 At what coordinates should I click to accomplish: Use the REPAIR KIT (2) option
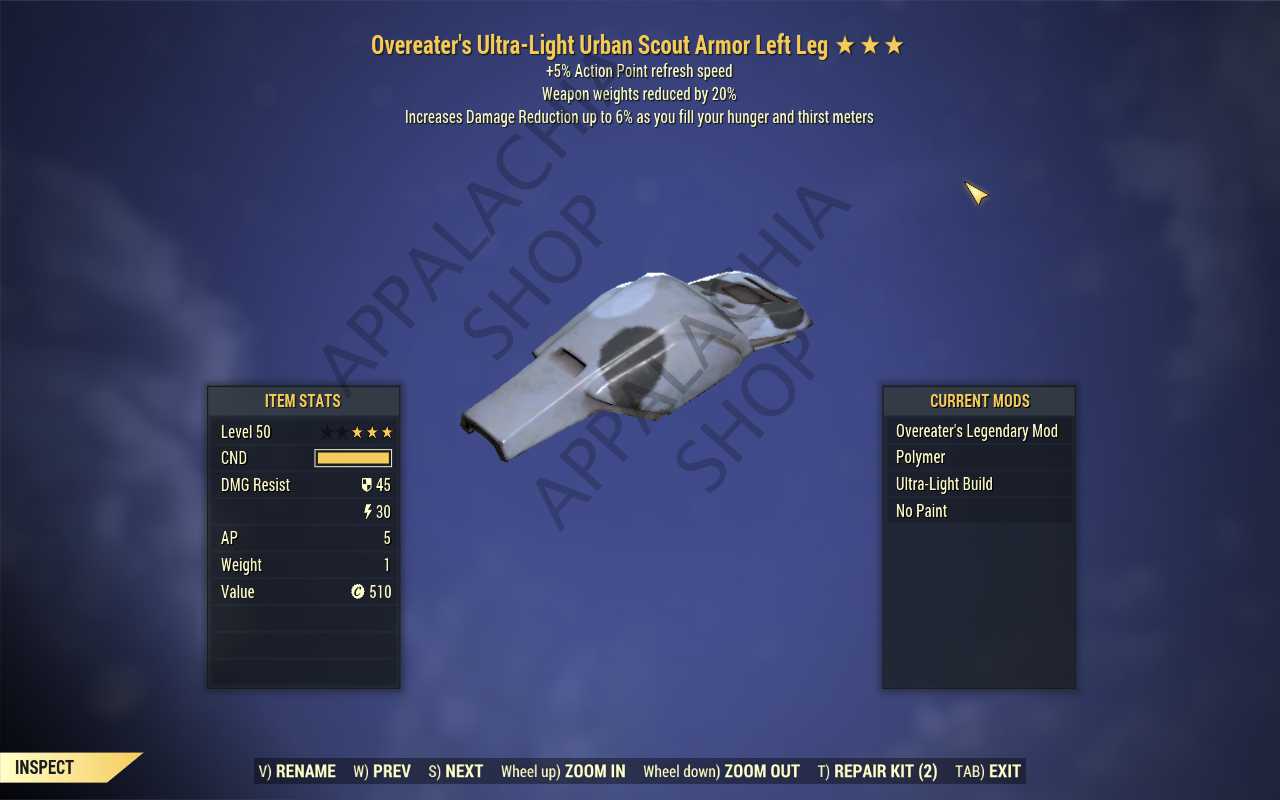coord(877,771)
